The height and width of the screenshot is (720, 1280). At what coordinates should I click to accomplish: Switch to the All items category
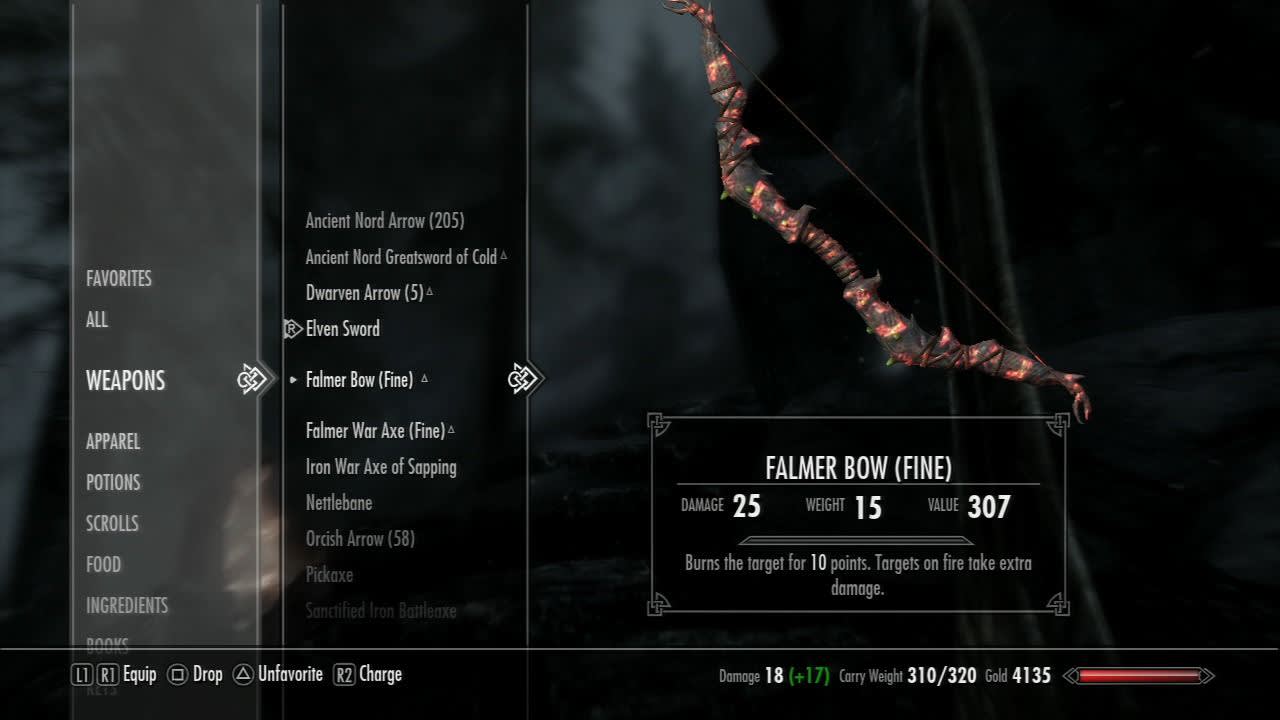pyautogui.click(x=97, y=320)
